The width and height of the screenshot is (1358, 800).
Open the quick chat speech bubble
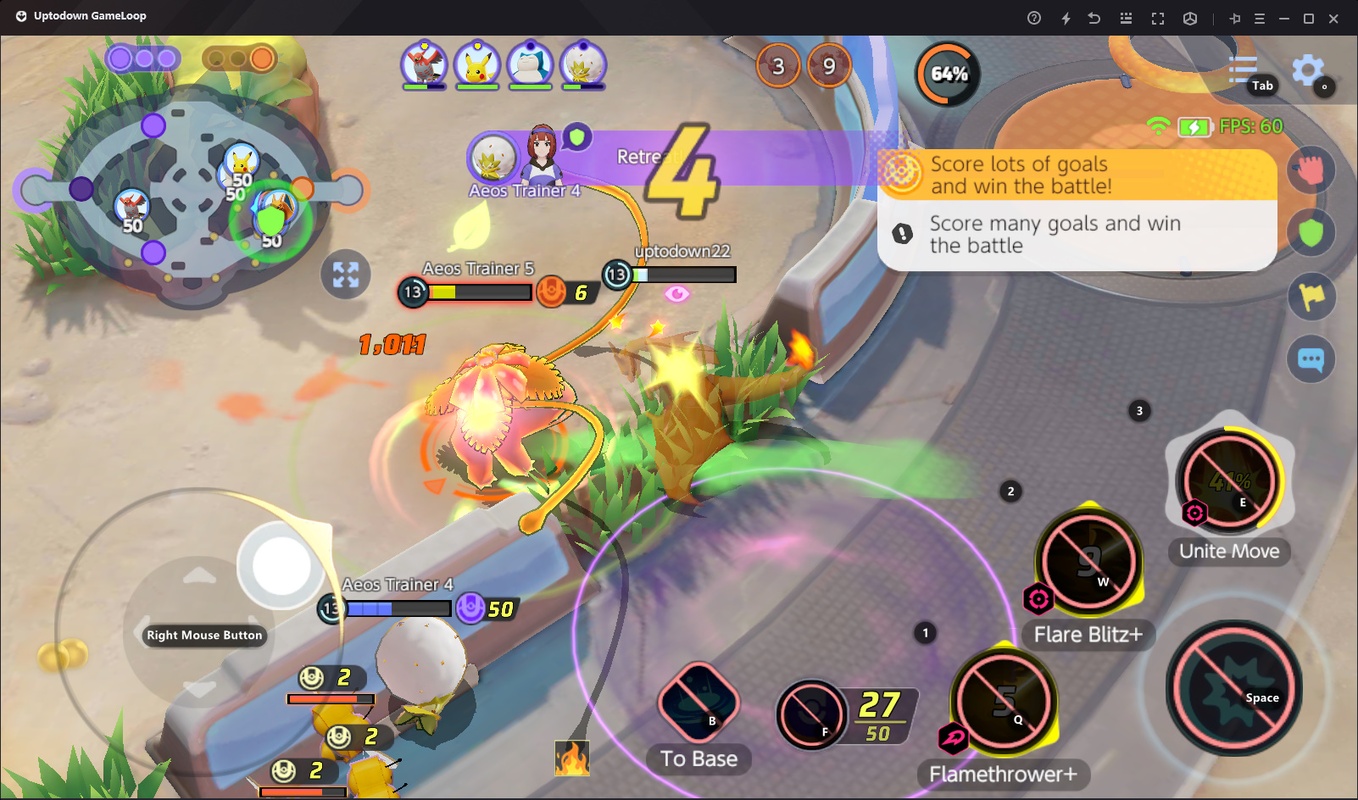pyautogui.click(x=1311, y=359)
